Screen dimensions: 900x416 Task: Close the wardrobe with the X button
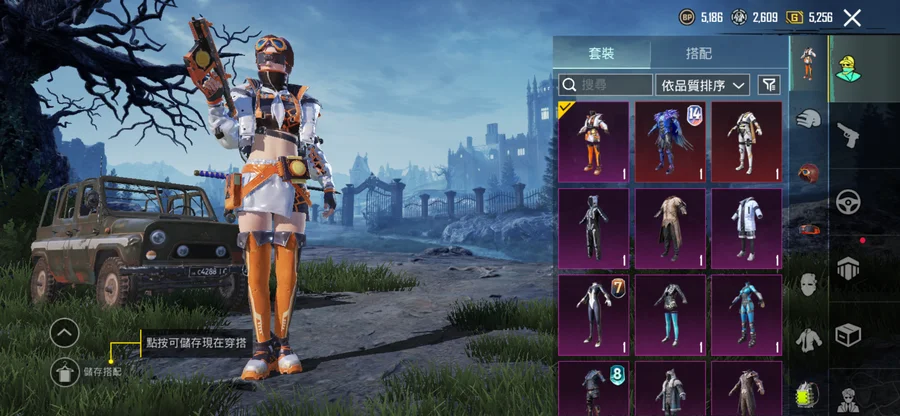[852, 17]
